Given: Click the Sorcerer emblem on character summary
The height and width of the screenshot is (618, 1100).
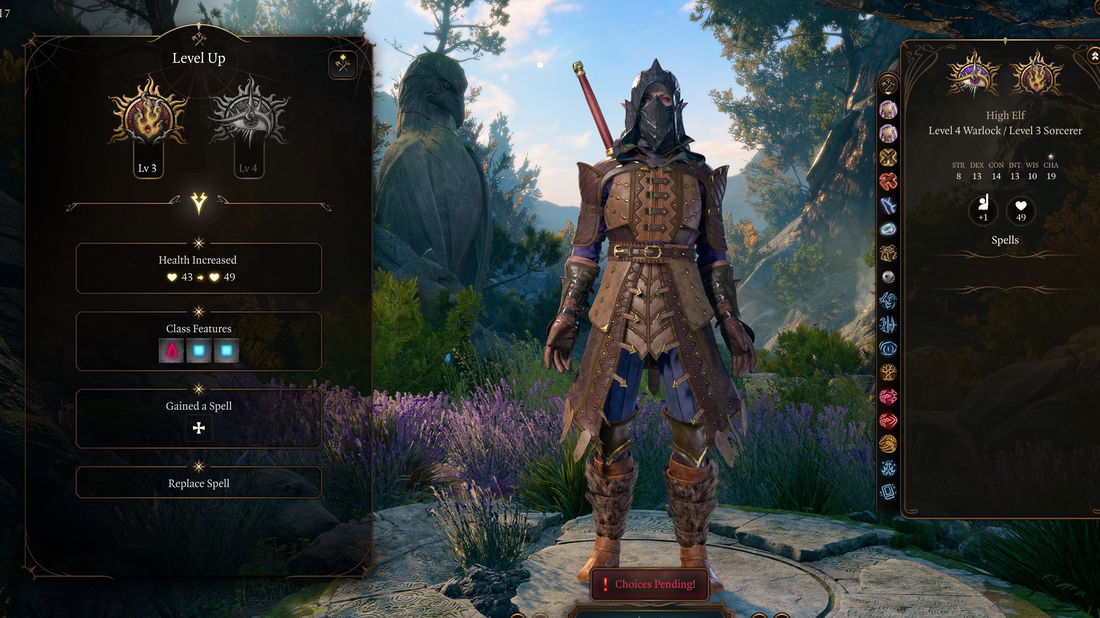Looking at the screenshot, I should coord(1036,75).
